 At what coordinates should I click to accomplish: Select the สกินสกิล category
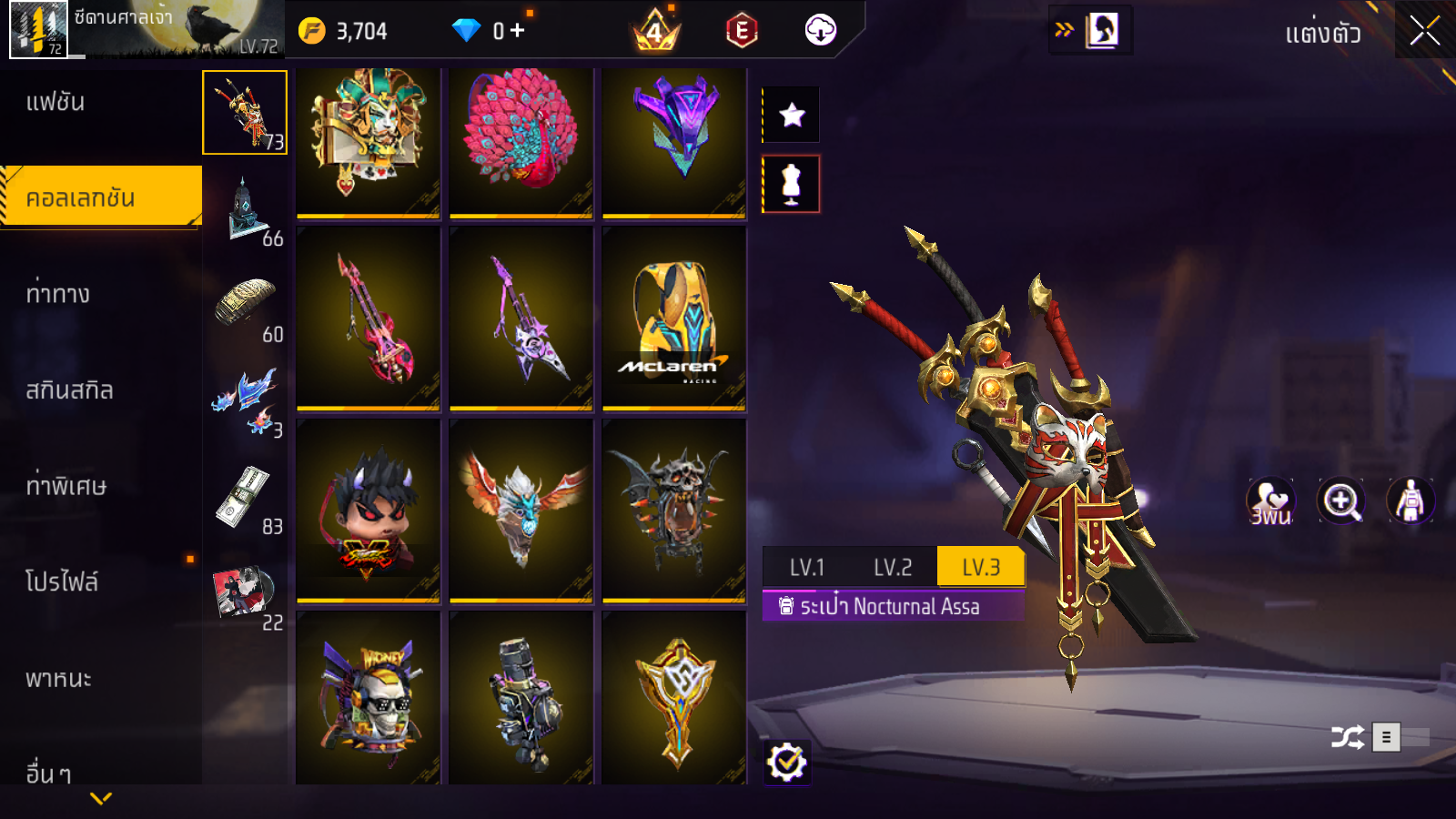point(69,390)
